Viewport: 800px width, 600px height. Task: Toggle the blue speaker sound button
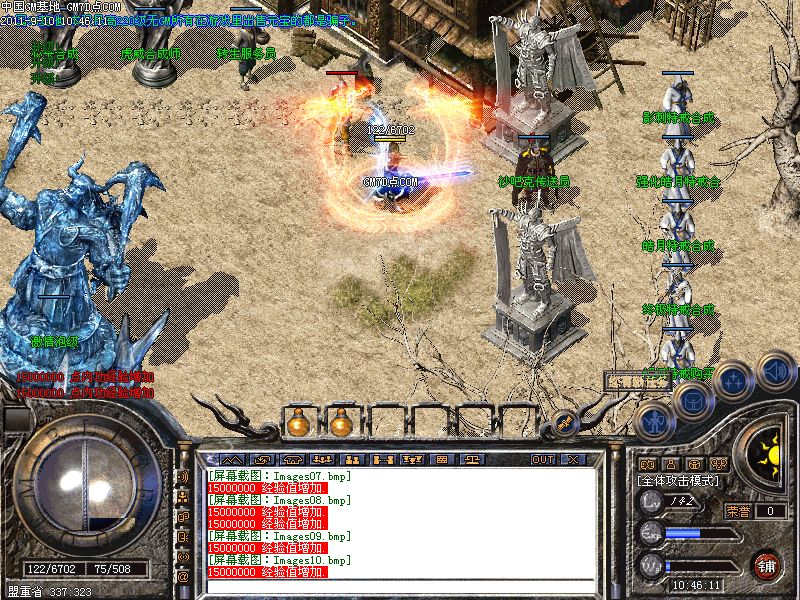click(774, 372)
